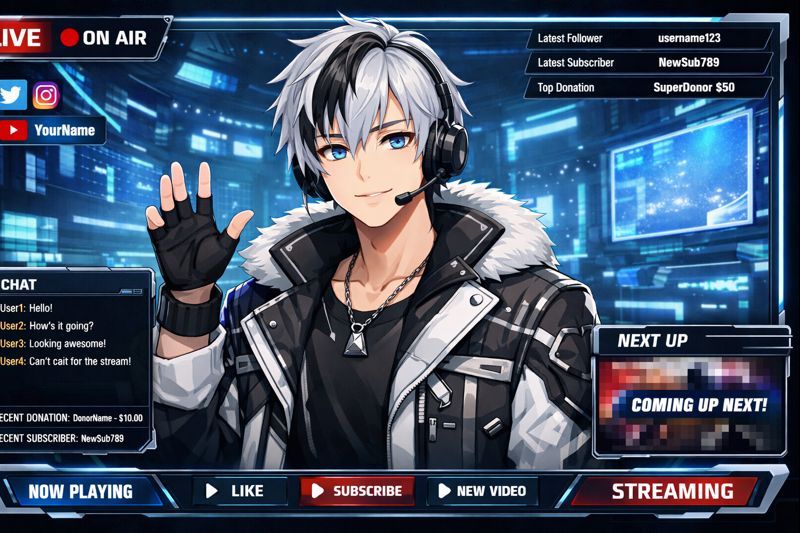Select the NEW VIDEO button
800x533 pixels.
[x=483, y=491]
